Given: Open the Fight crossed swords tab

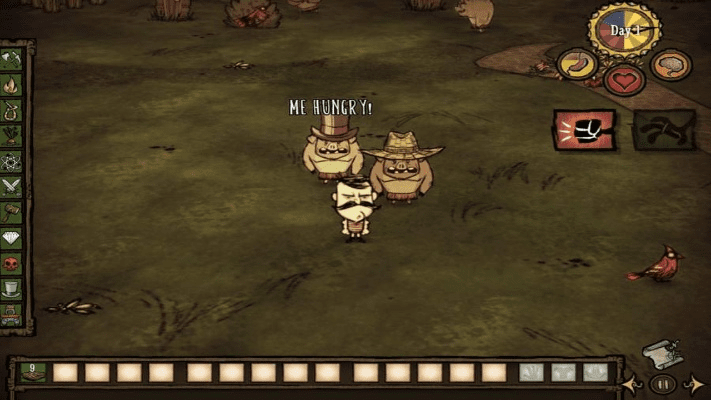Looking at the screenshot, I should [12, 186].
